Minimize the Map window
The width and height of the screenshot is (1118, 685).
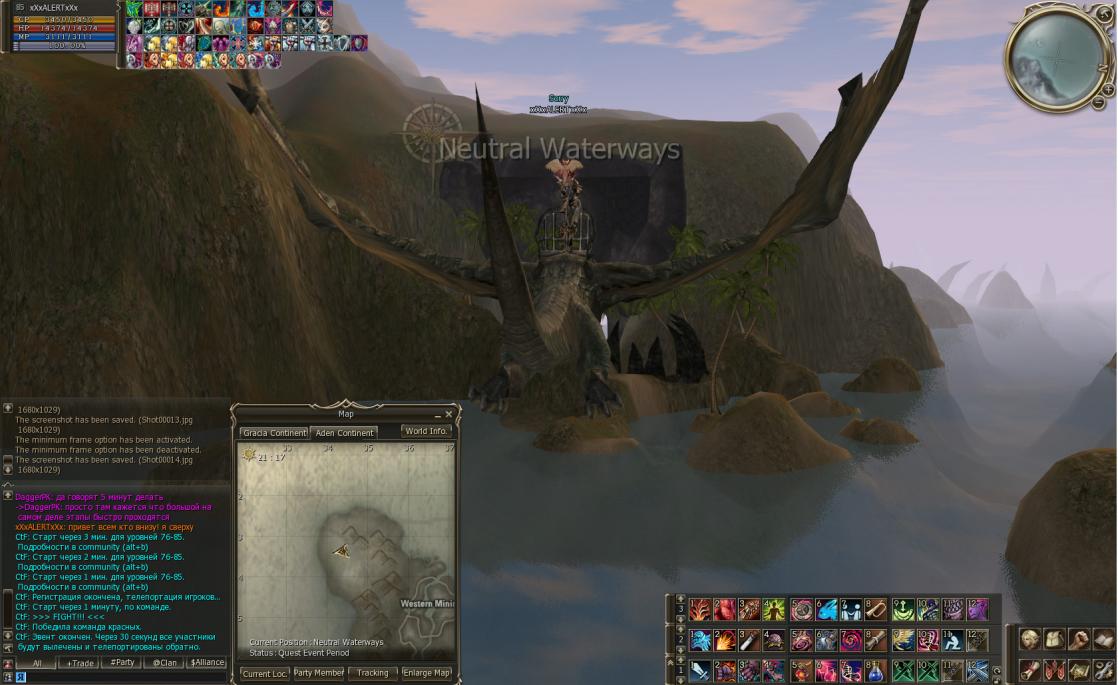[437, 414]
